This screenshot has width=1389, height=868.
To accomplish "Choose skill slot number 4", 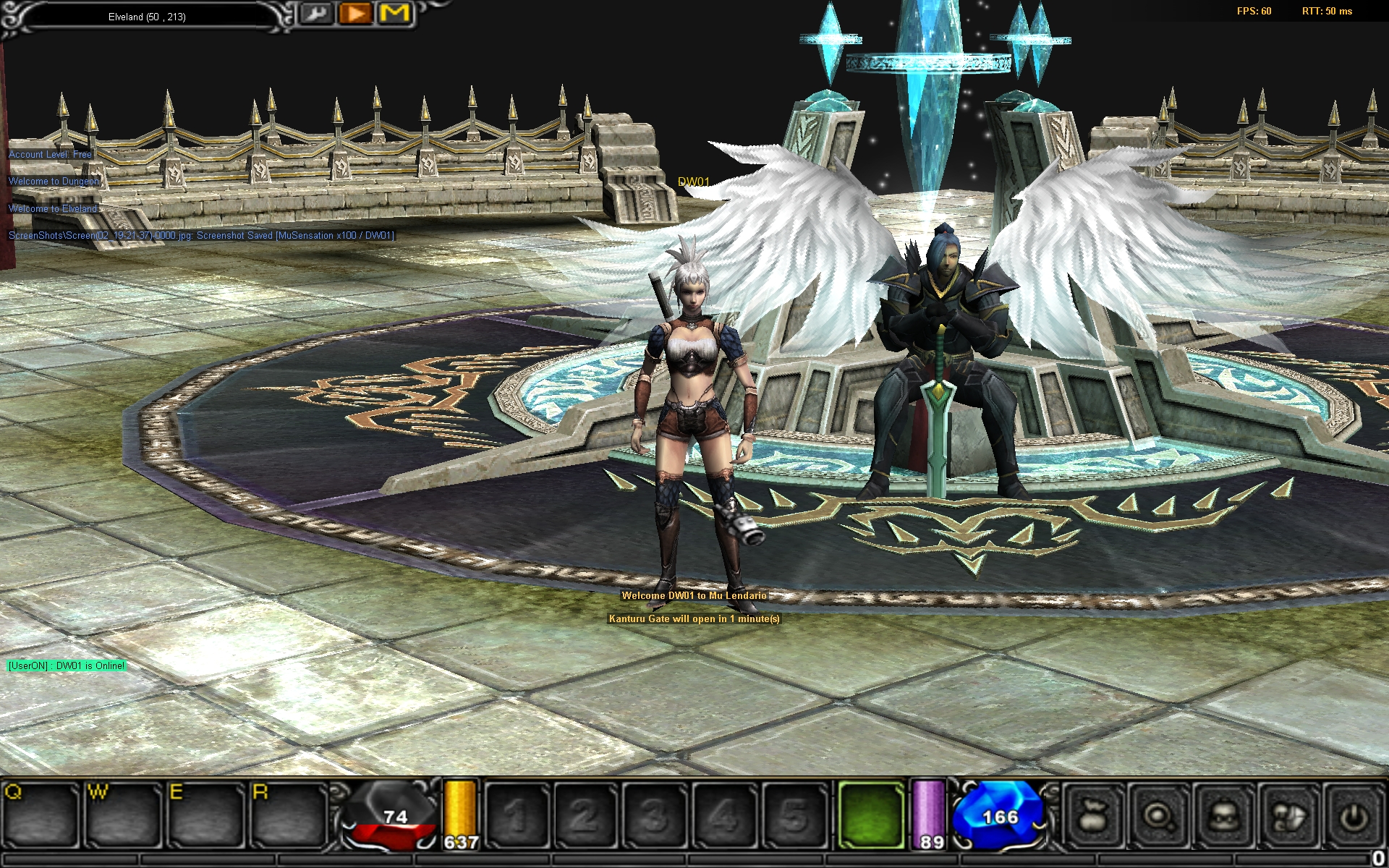I will click(723, 815).
